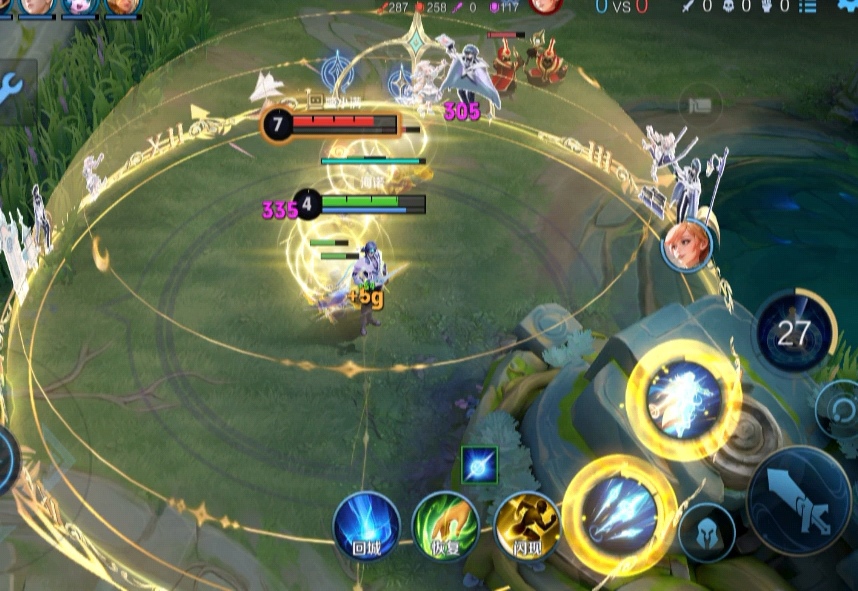Open the scoreboard list icon
This screenshot has width=858, height=591.
pos(808,6)
